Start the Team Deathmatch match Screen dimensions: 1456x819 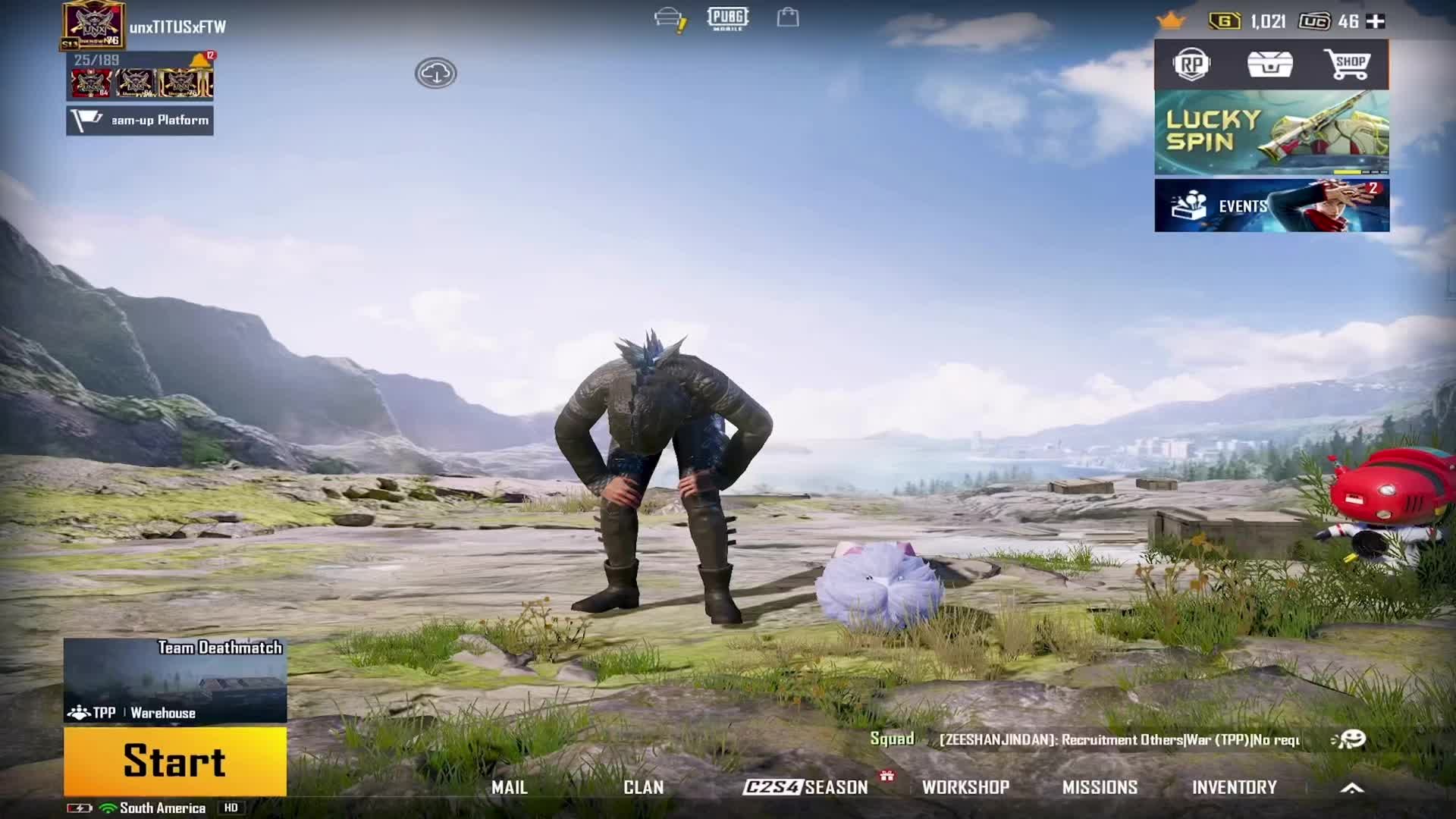(x=175, y=761)
